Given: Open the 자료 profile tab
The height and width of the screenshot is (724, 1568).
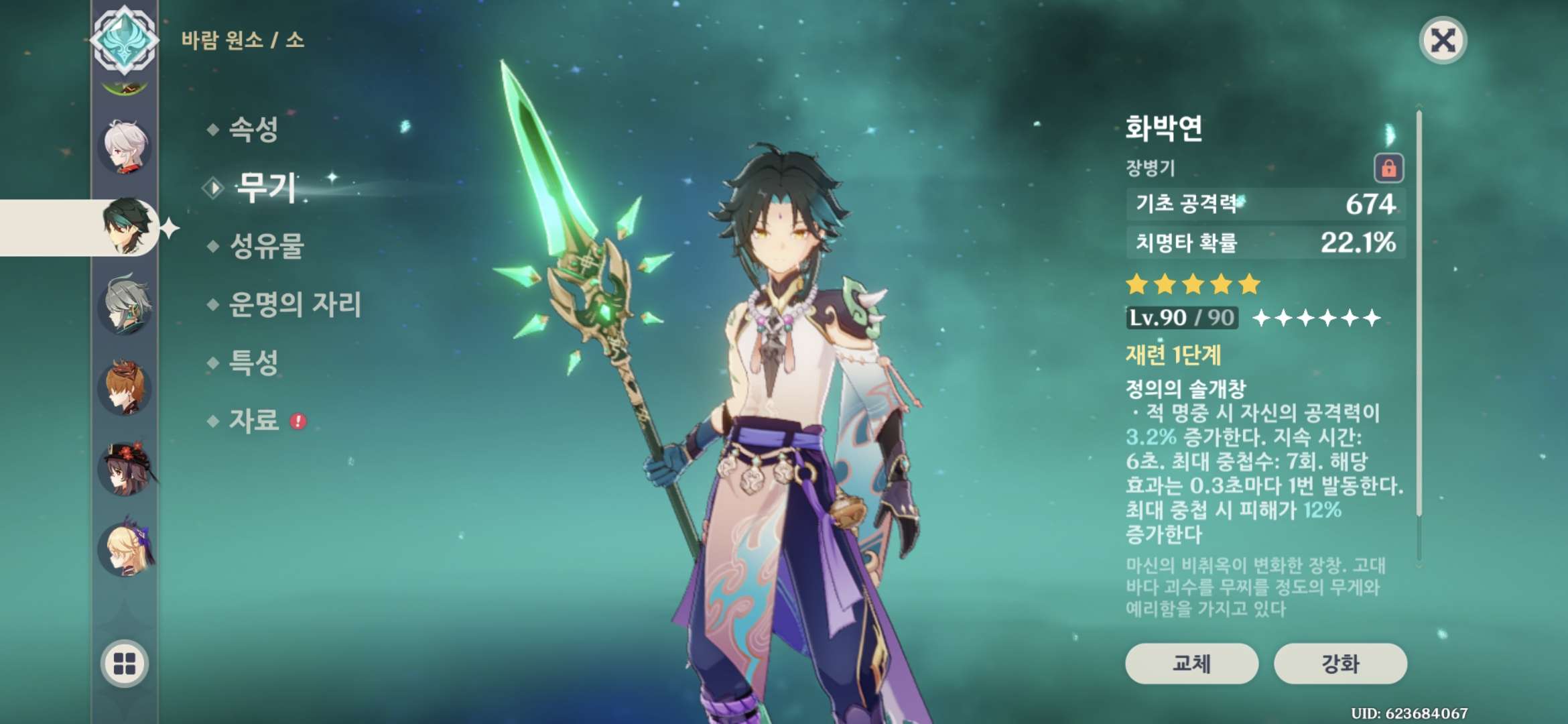Looking at the screenshot, I should point(254,421).
